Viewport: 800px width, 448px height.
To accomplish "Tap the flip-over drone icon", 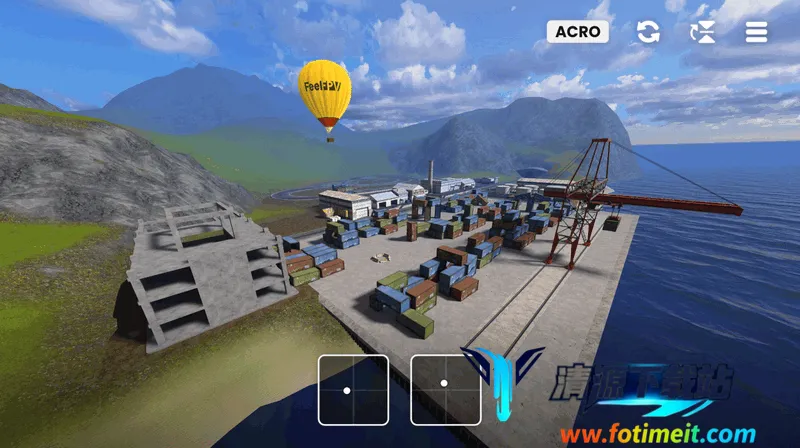I will (x=703, y=32).
